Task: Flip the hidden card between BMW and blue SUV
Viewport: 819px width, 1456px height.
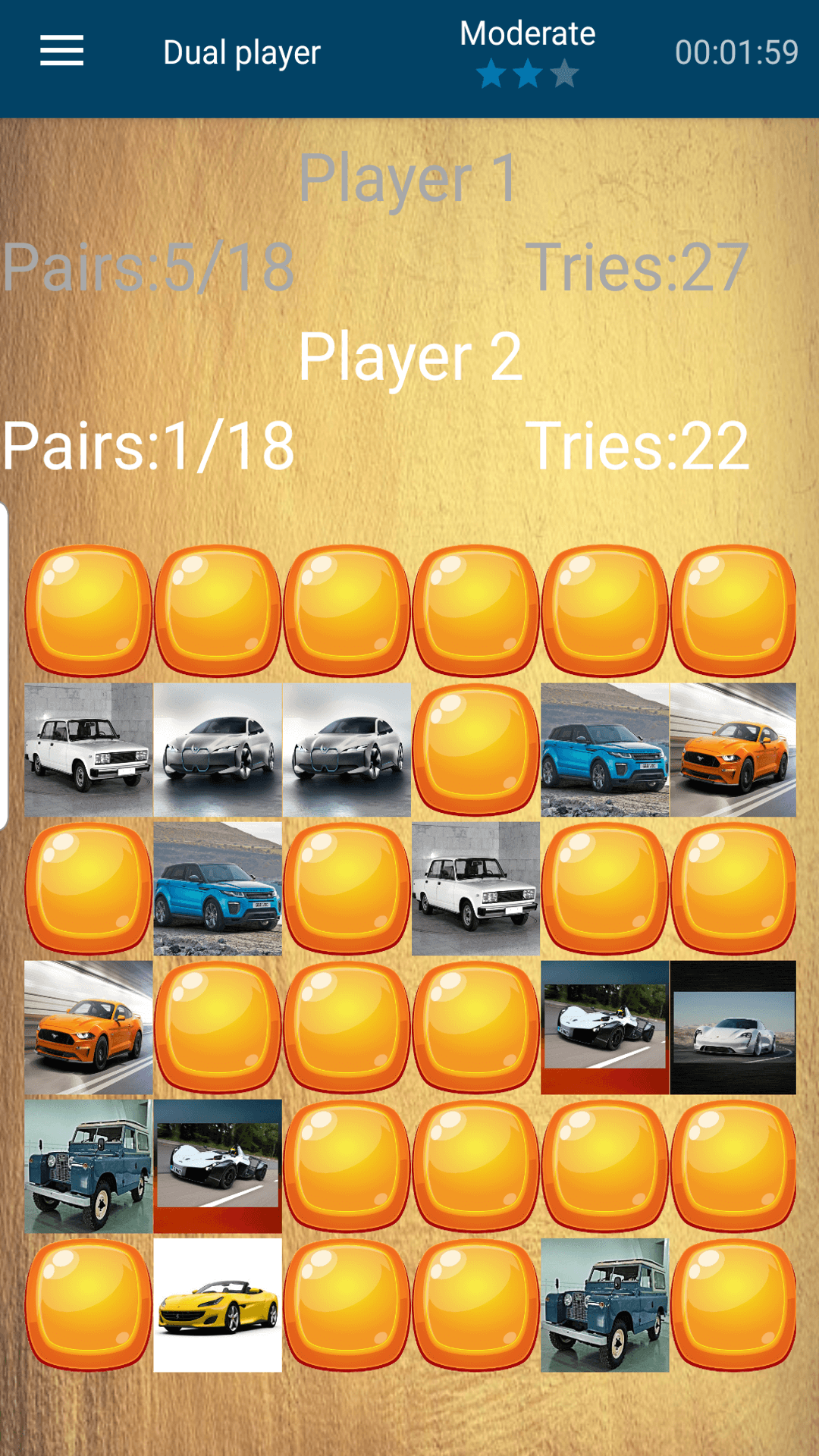Action: click(475, 749)
